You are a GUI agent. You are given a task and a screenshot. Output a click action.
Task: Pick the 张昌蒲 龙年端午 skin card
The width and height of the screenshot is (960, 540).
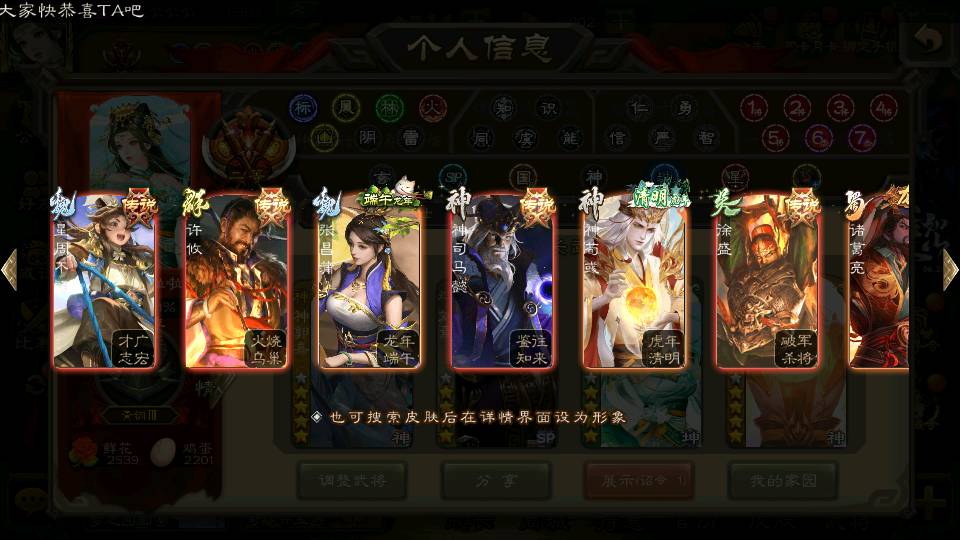pos(370,282)
